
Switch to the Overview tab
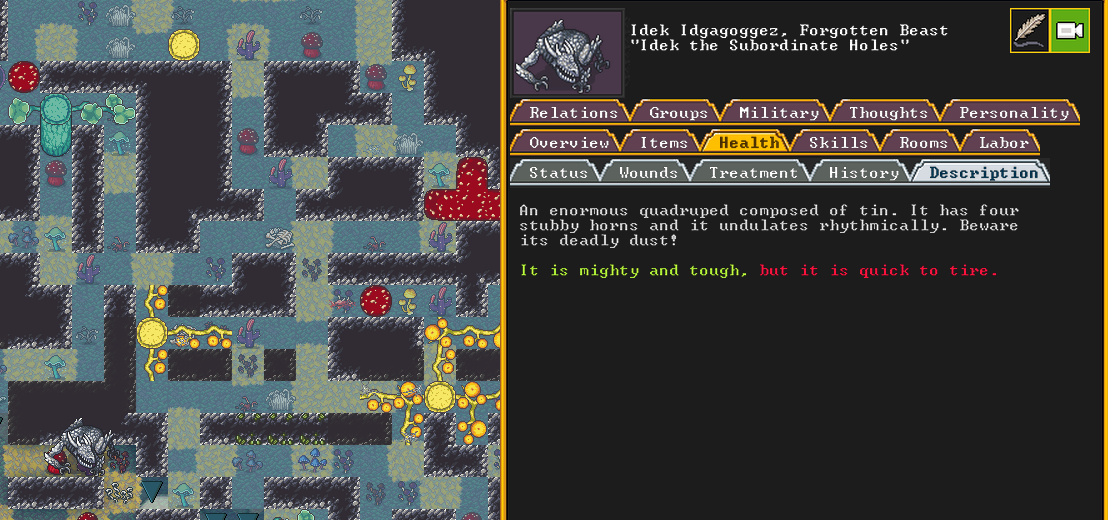click(568, 143)
